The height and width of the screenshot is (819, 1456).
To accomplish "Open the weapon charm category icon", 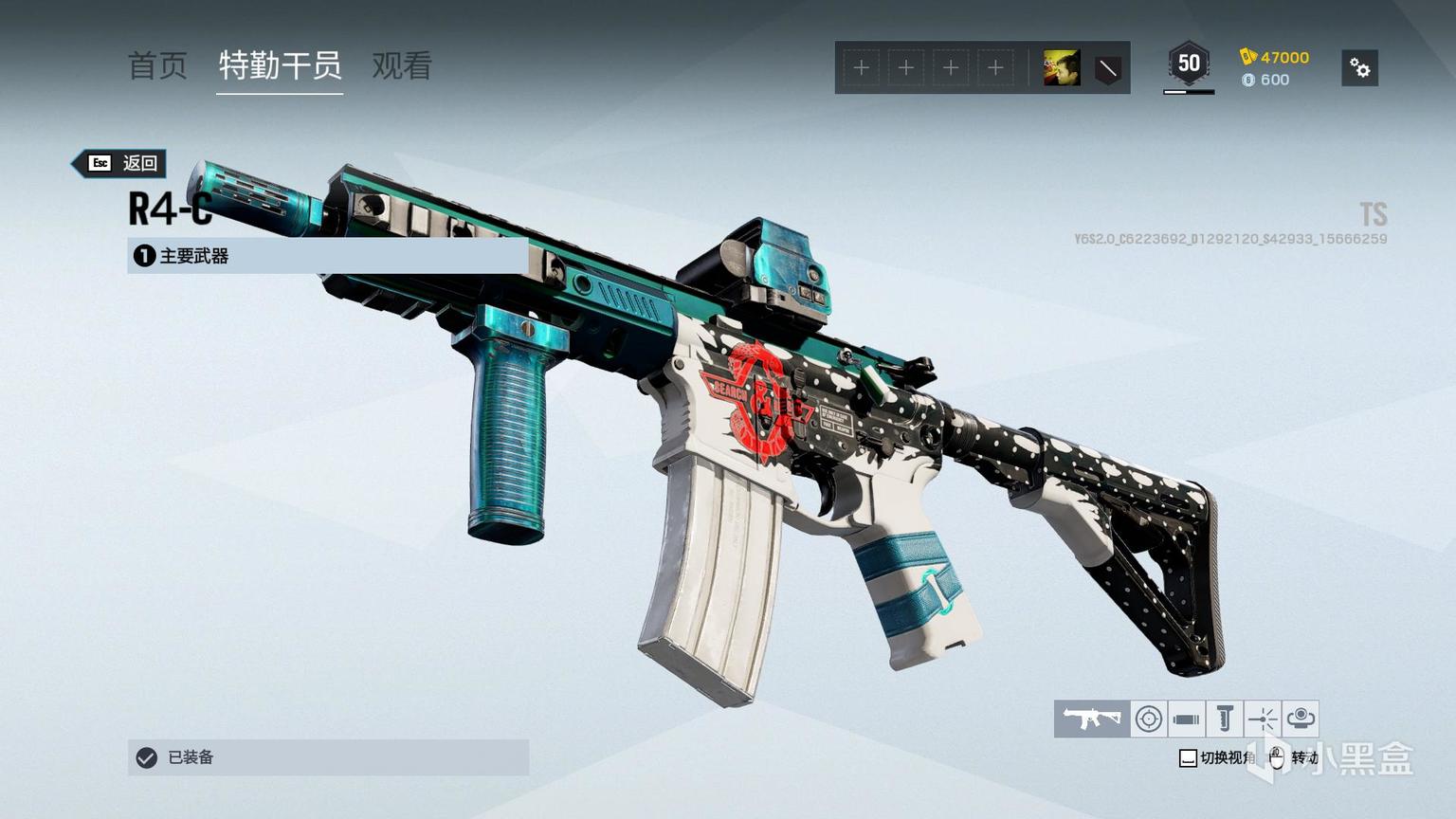I will tap(1301, 719).
